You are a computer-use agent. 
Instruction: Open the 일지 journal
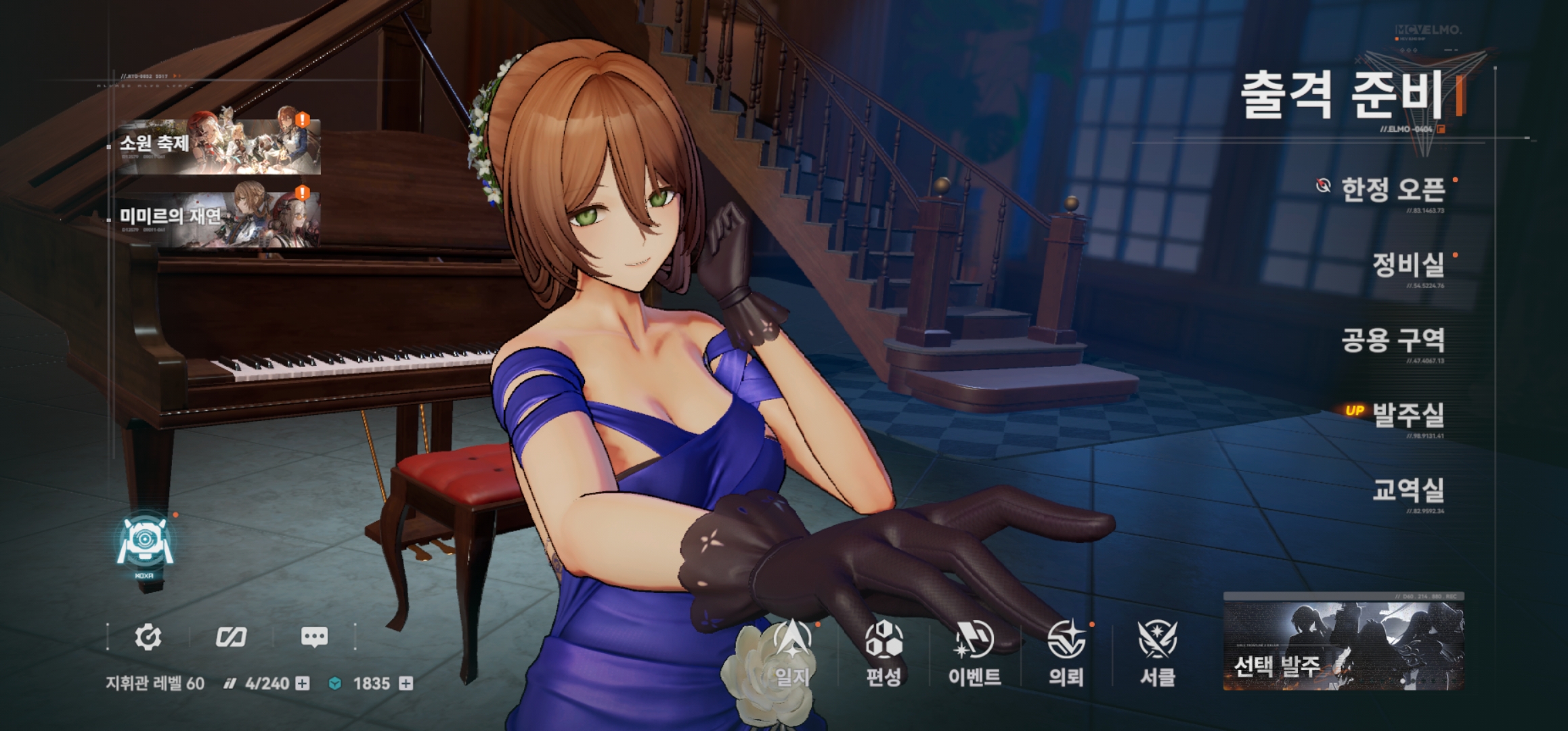pyautogui.click(x=791, y=653)
